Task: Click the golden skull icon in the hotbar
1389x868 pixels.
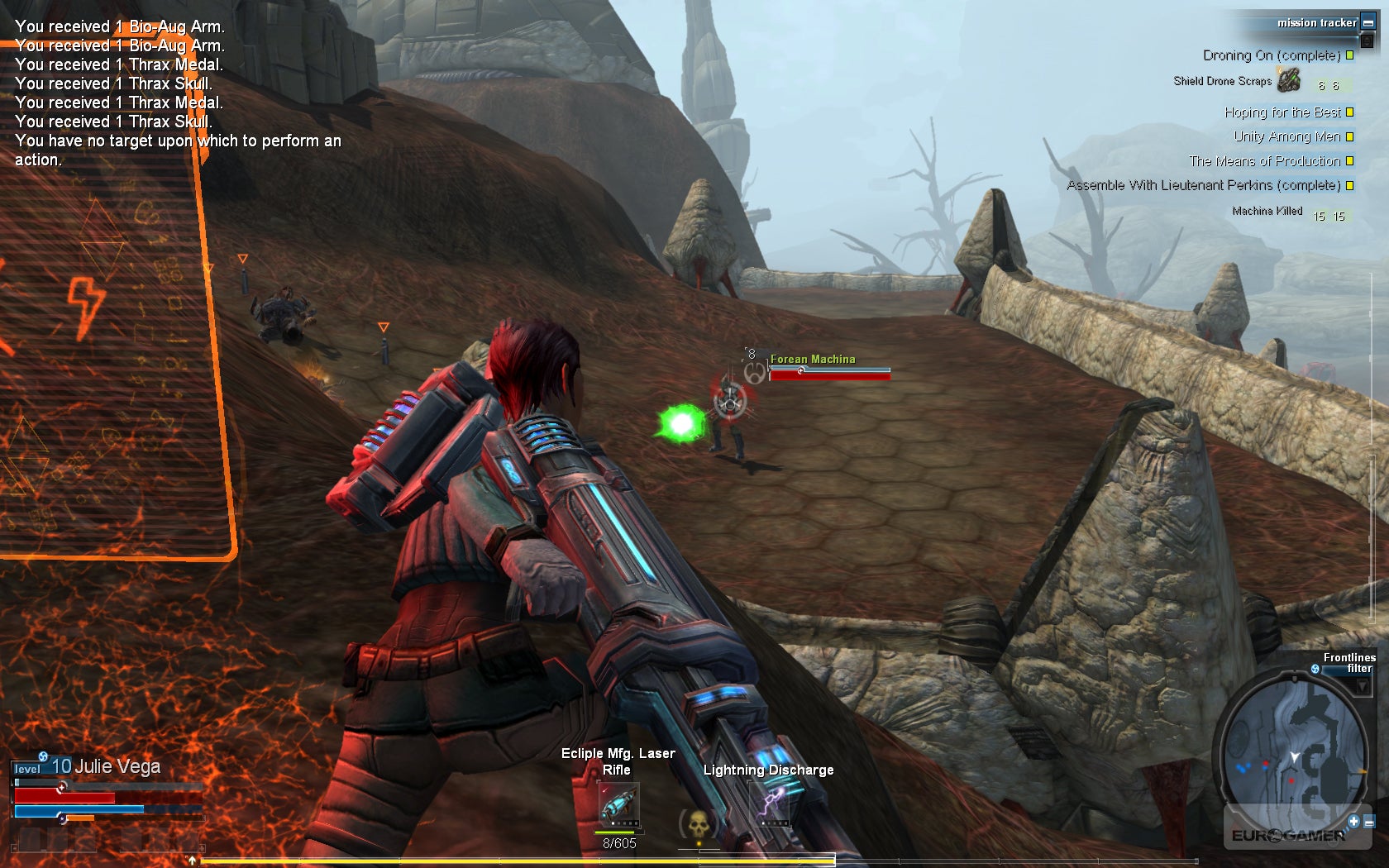Action: click(x=698, y=823)
